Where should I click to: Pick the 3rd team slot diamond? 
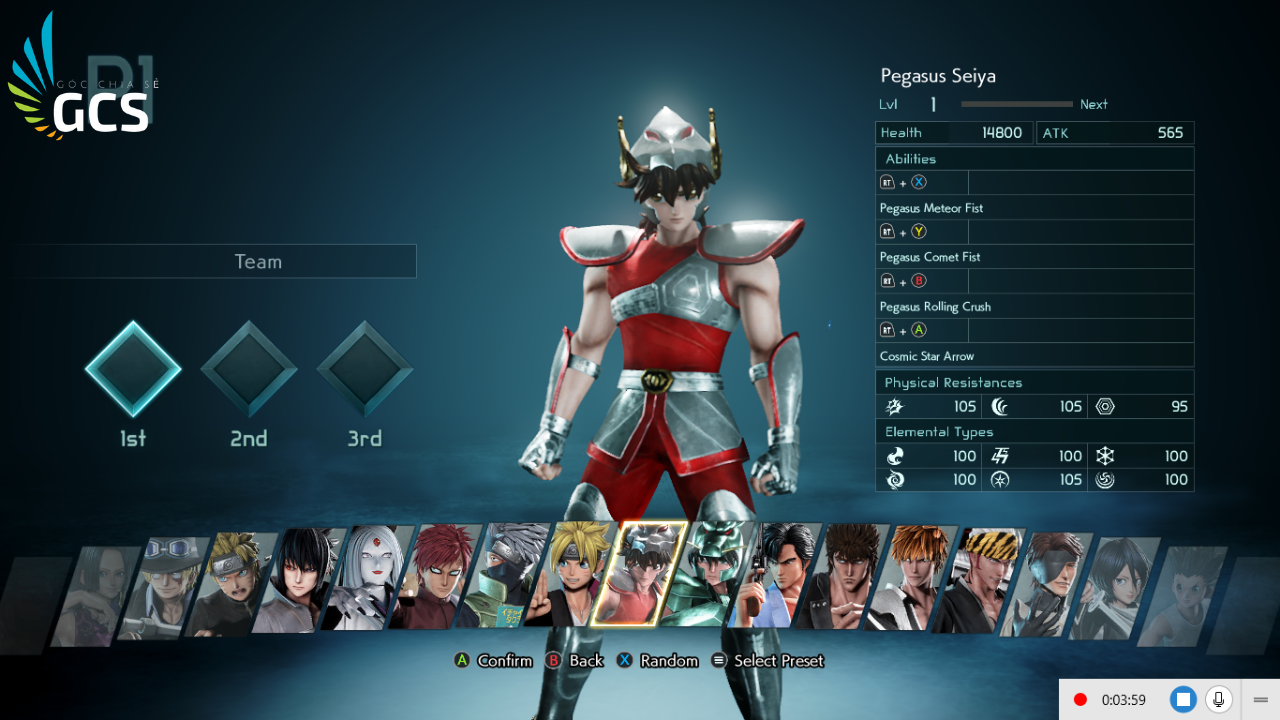point(365,369)
